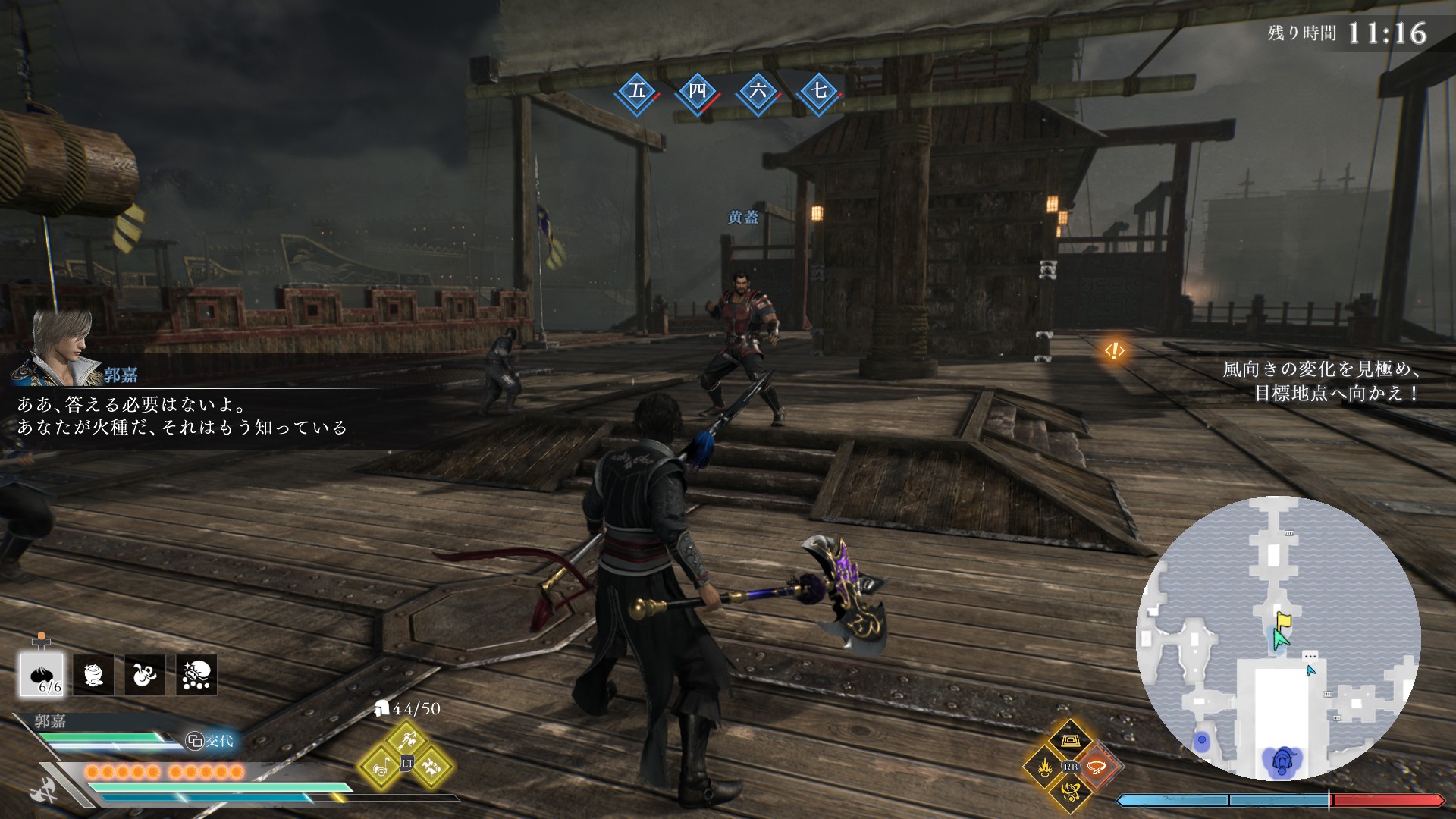The width and height of the screenshot is (1456, 819).
Task: Click the yellow flag marker on minimap
Action: (x=1283, y=621)
